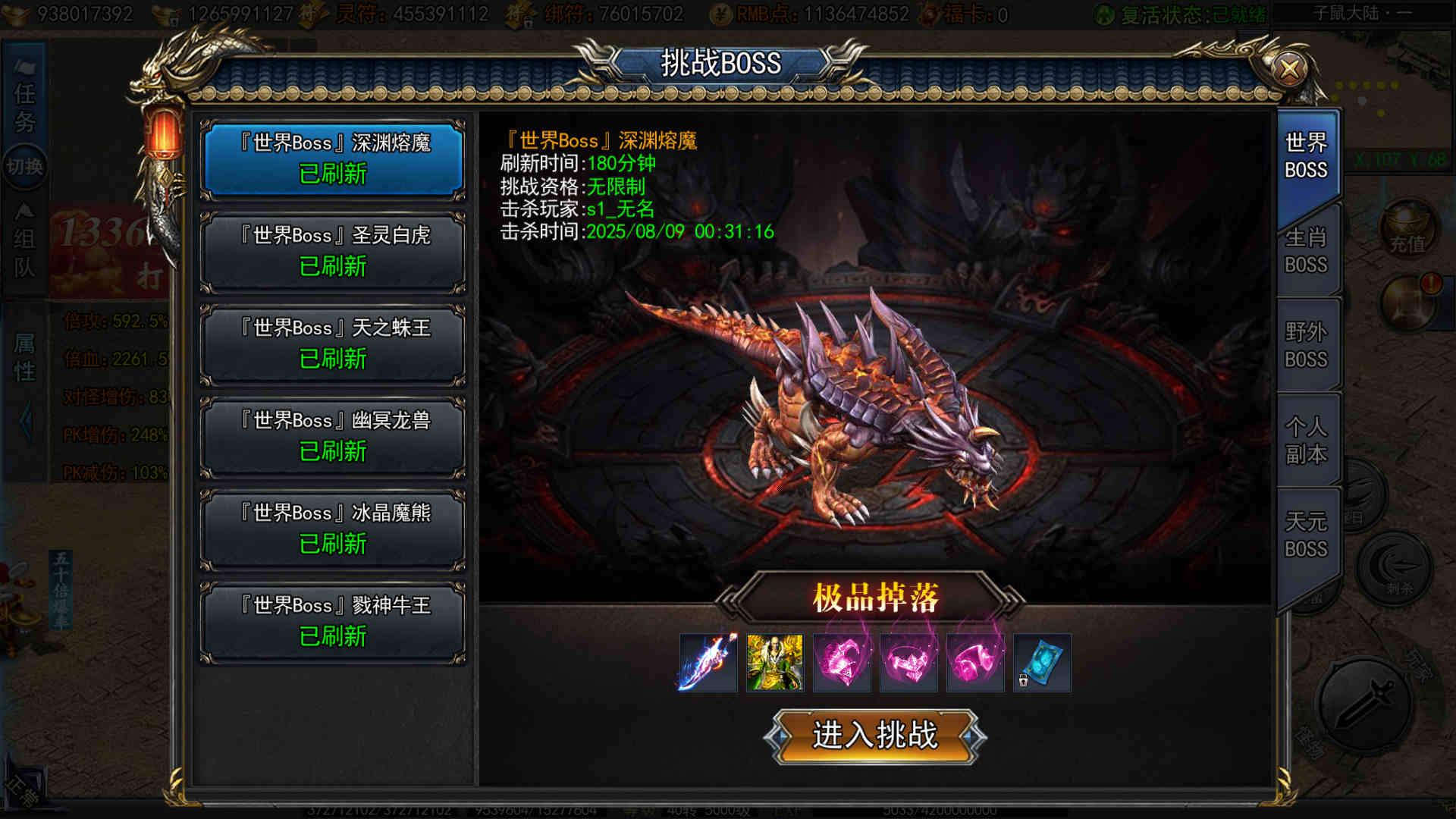Image resolution: width=1456 pixels, height=819 pixels.
Task: Click the 切换 switch button
Action: 24,166
